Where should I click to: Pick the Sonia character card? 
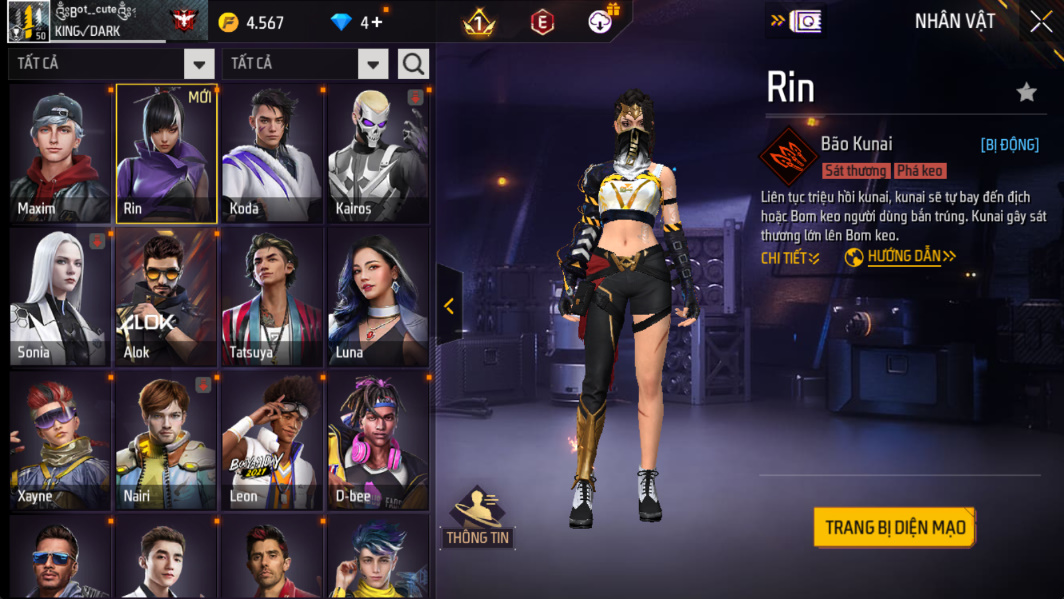[x=60, y=297]
